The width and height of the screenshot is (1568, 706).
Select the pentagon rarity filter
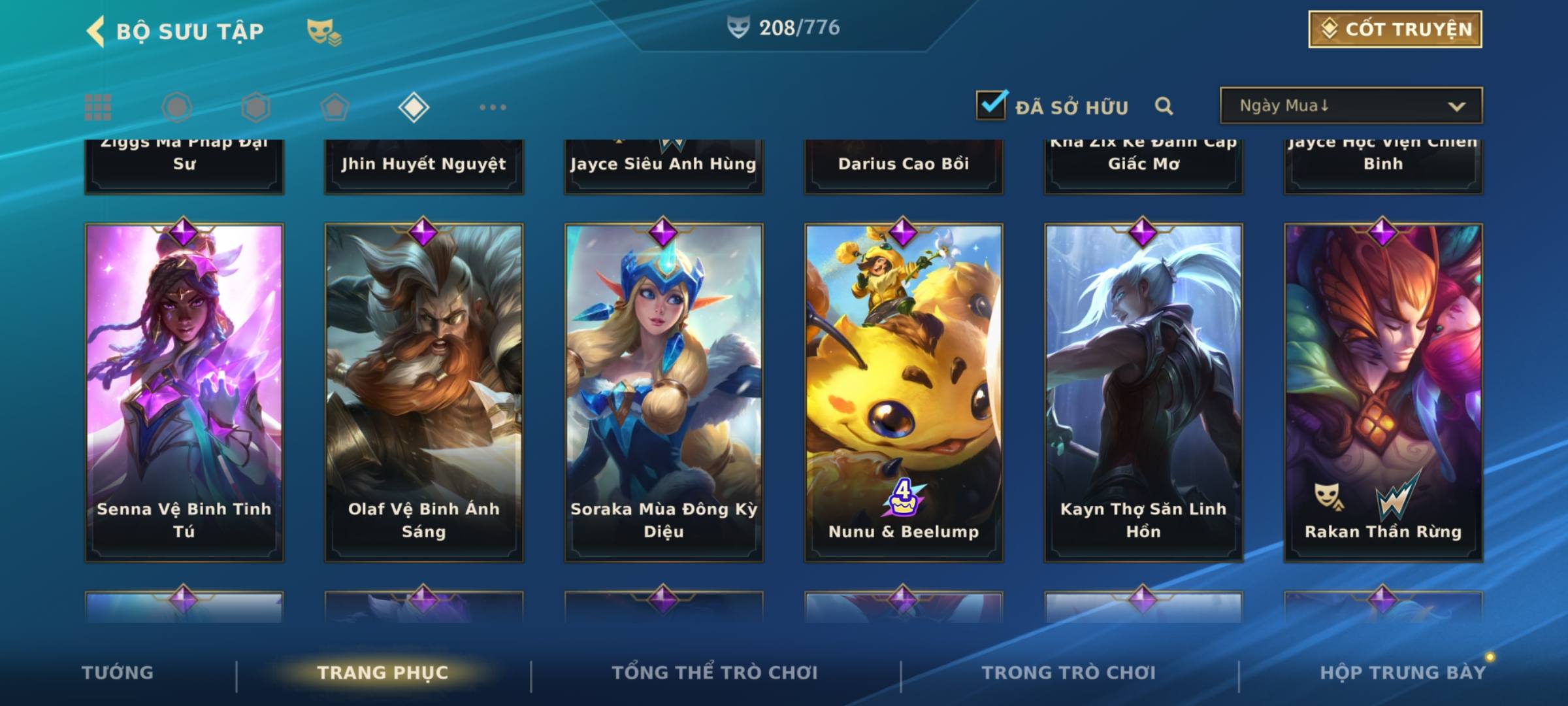[335, 107]
